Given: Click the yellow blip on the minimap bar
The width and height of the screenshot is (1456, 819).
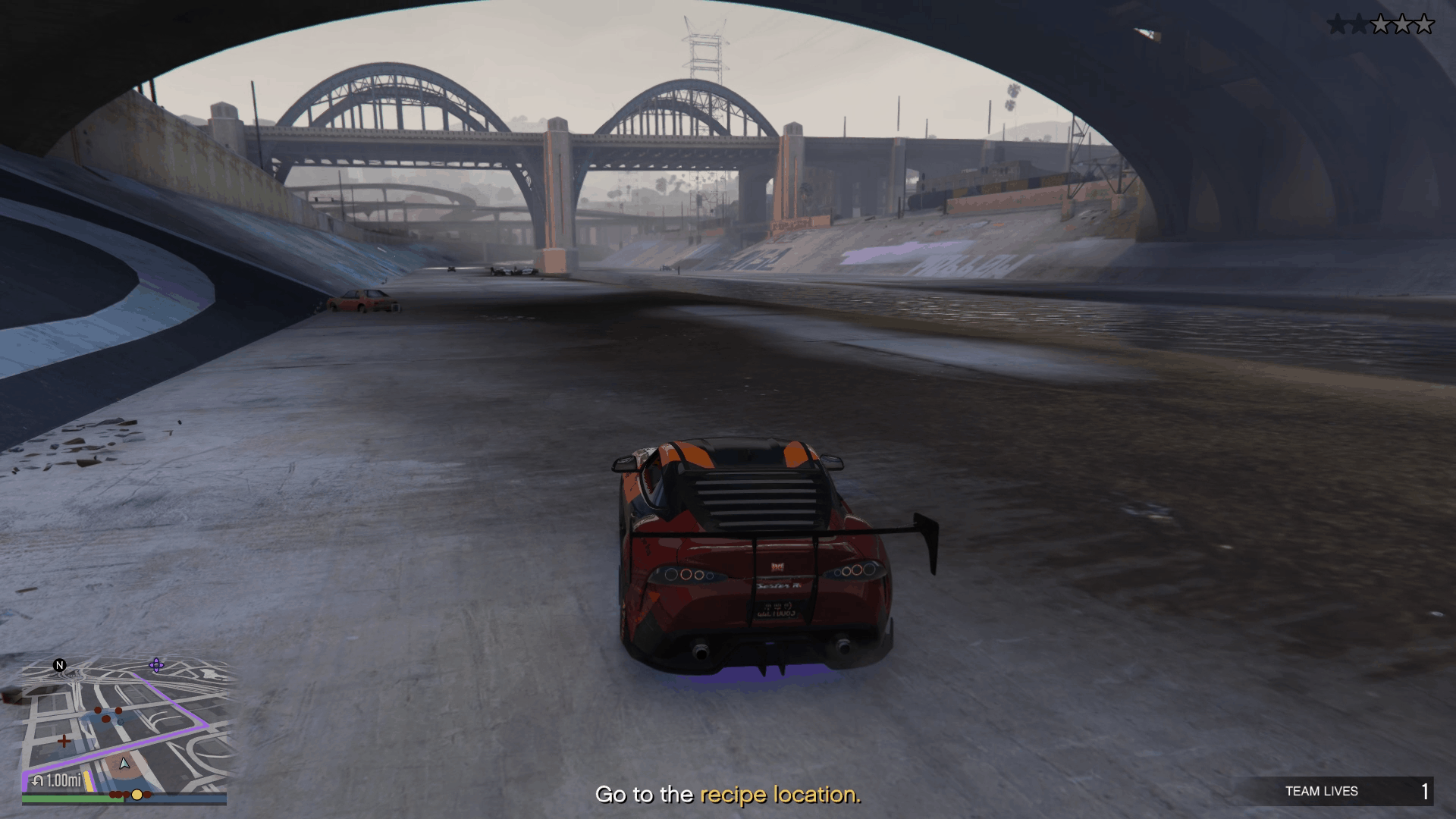Looking at the screenshot, I should tap(136, 795).
